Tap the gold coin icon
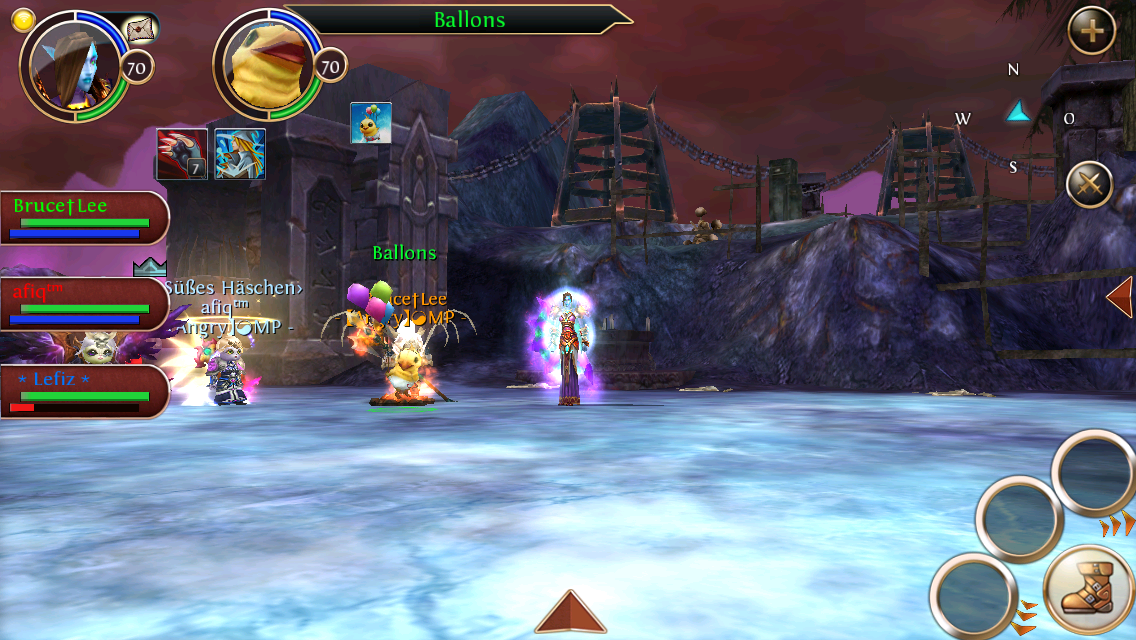Viewport: 1136px width, 640px height. pos(23,20)
